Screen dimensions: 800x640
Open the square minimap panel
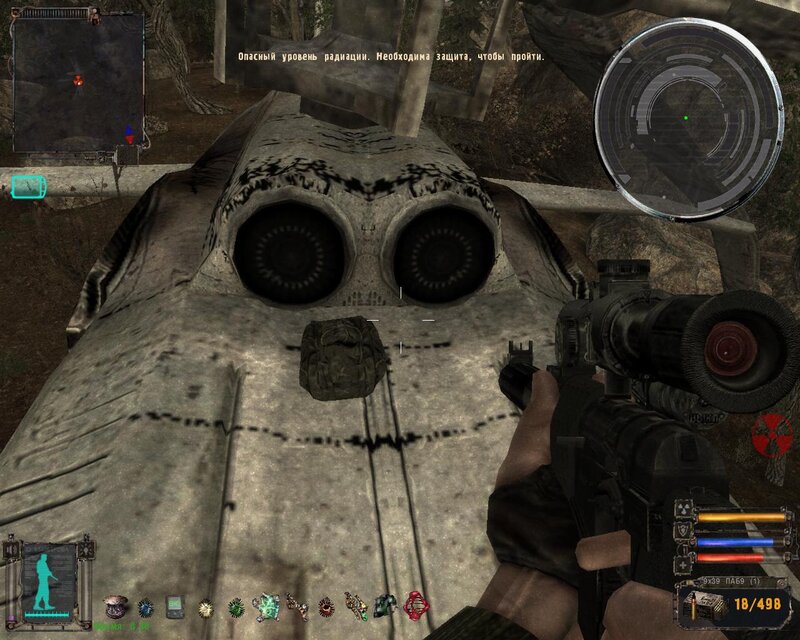(78, 78)
